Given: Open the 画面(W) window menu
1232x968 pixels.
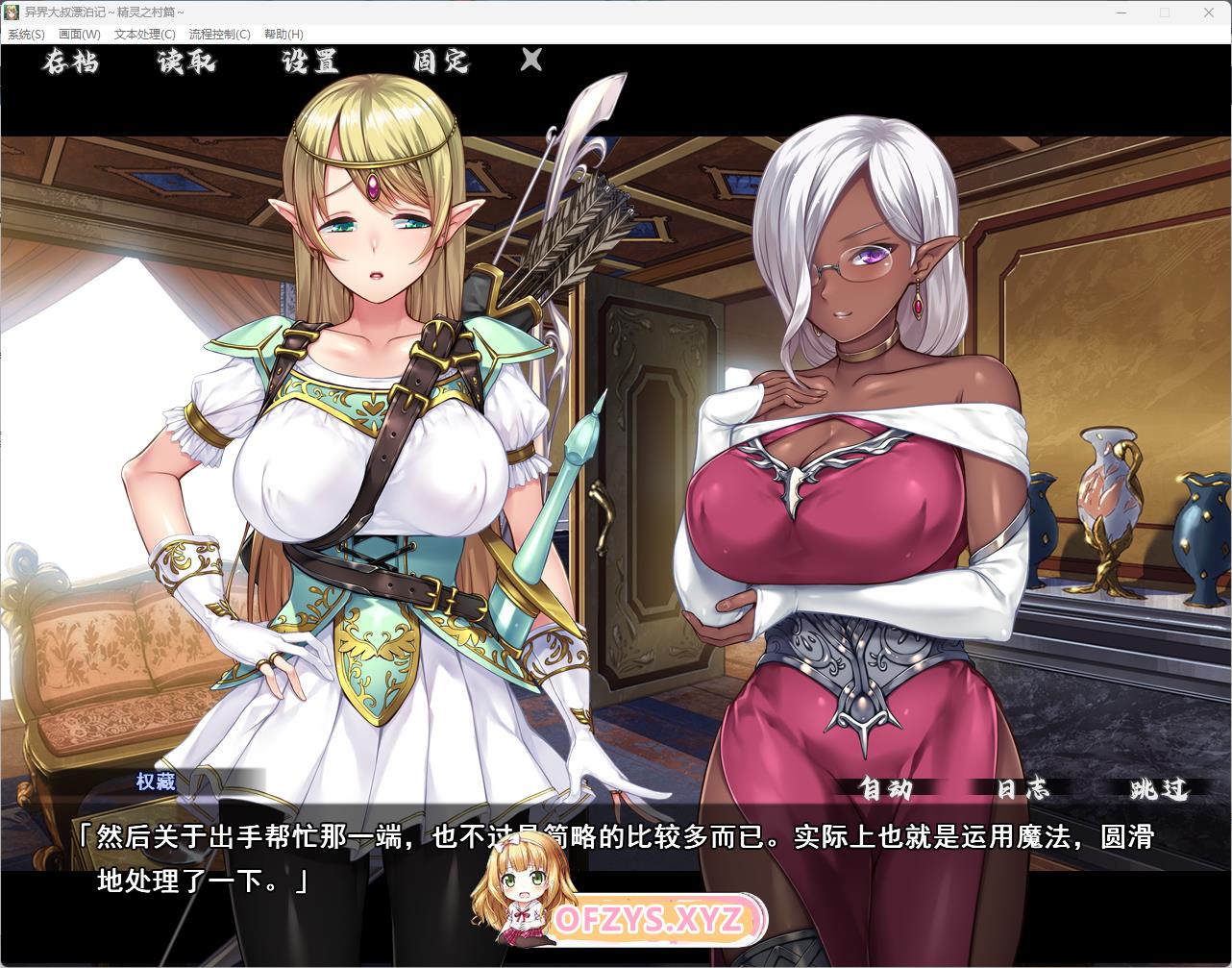Looking at the screenshot, I should 80,35.
